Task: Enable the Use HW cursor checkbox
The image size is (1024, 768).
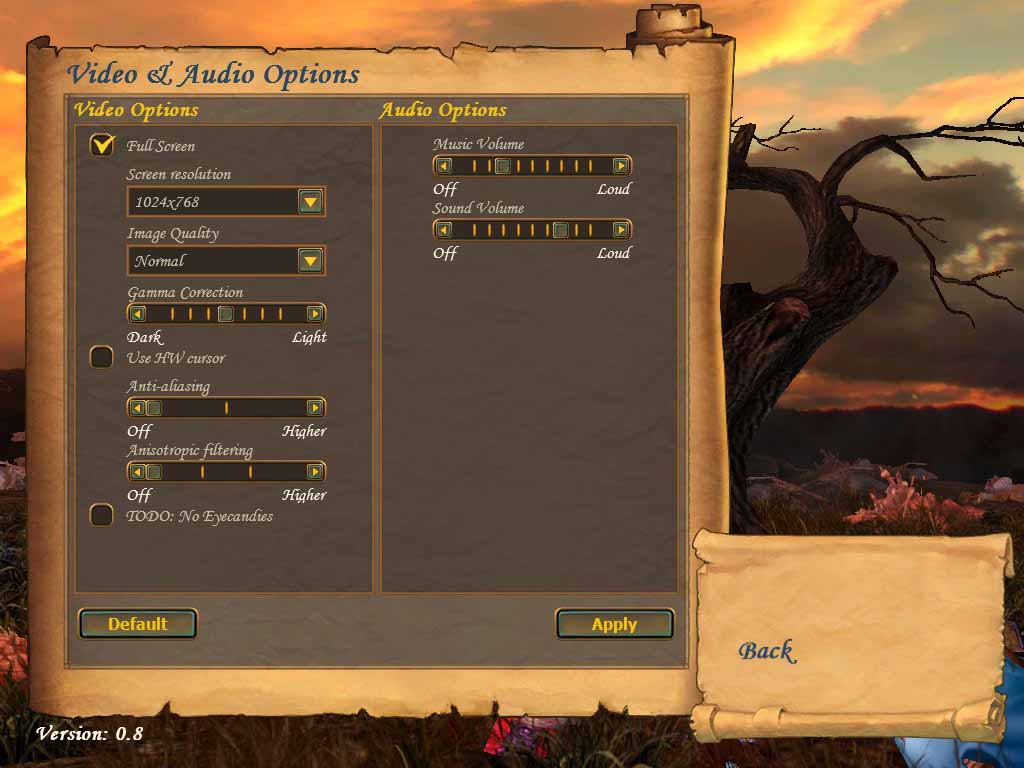Action: click(x=101, y=357)
